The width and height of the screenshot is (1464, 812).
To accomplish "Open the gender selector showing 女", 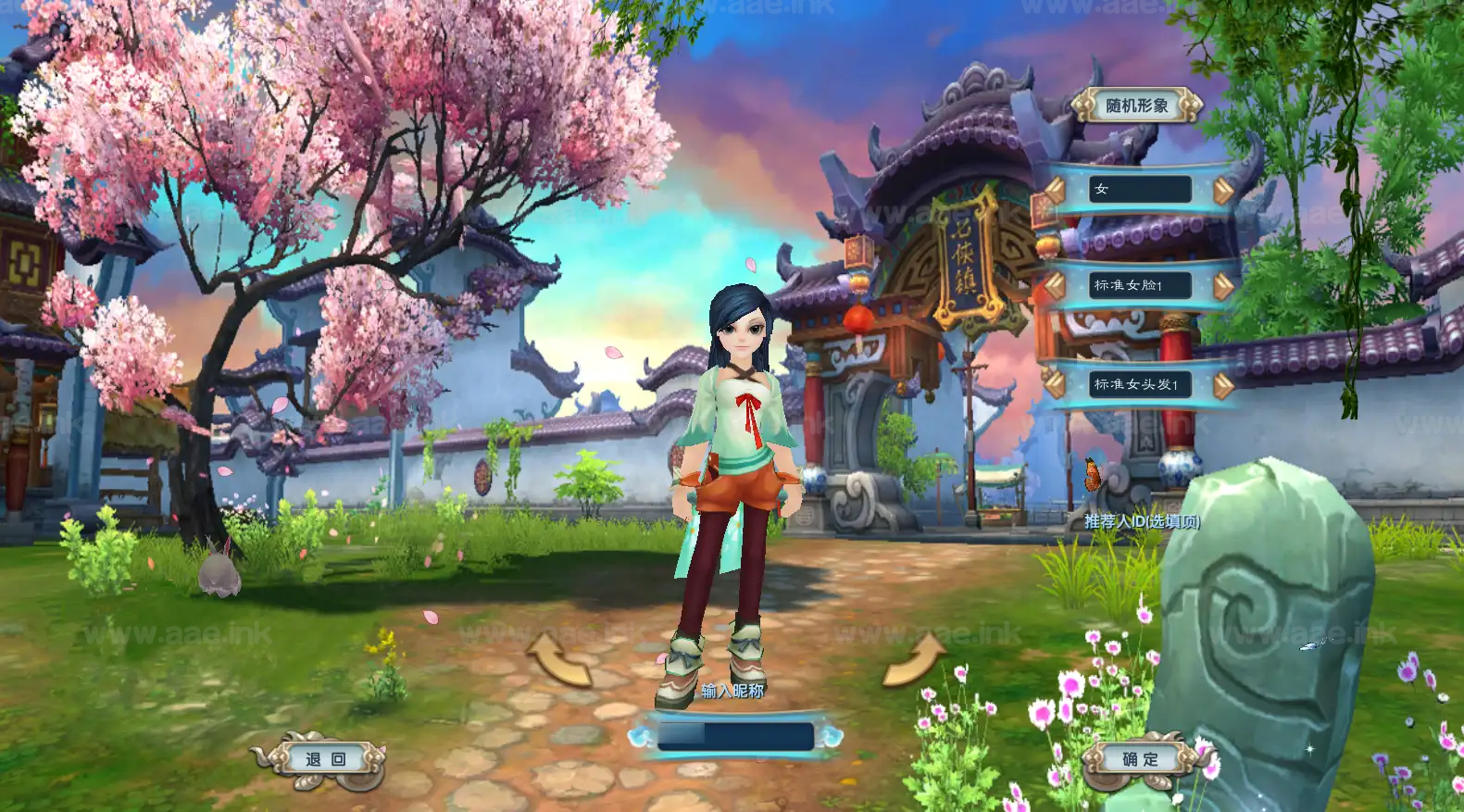I will click(1139, 189).
